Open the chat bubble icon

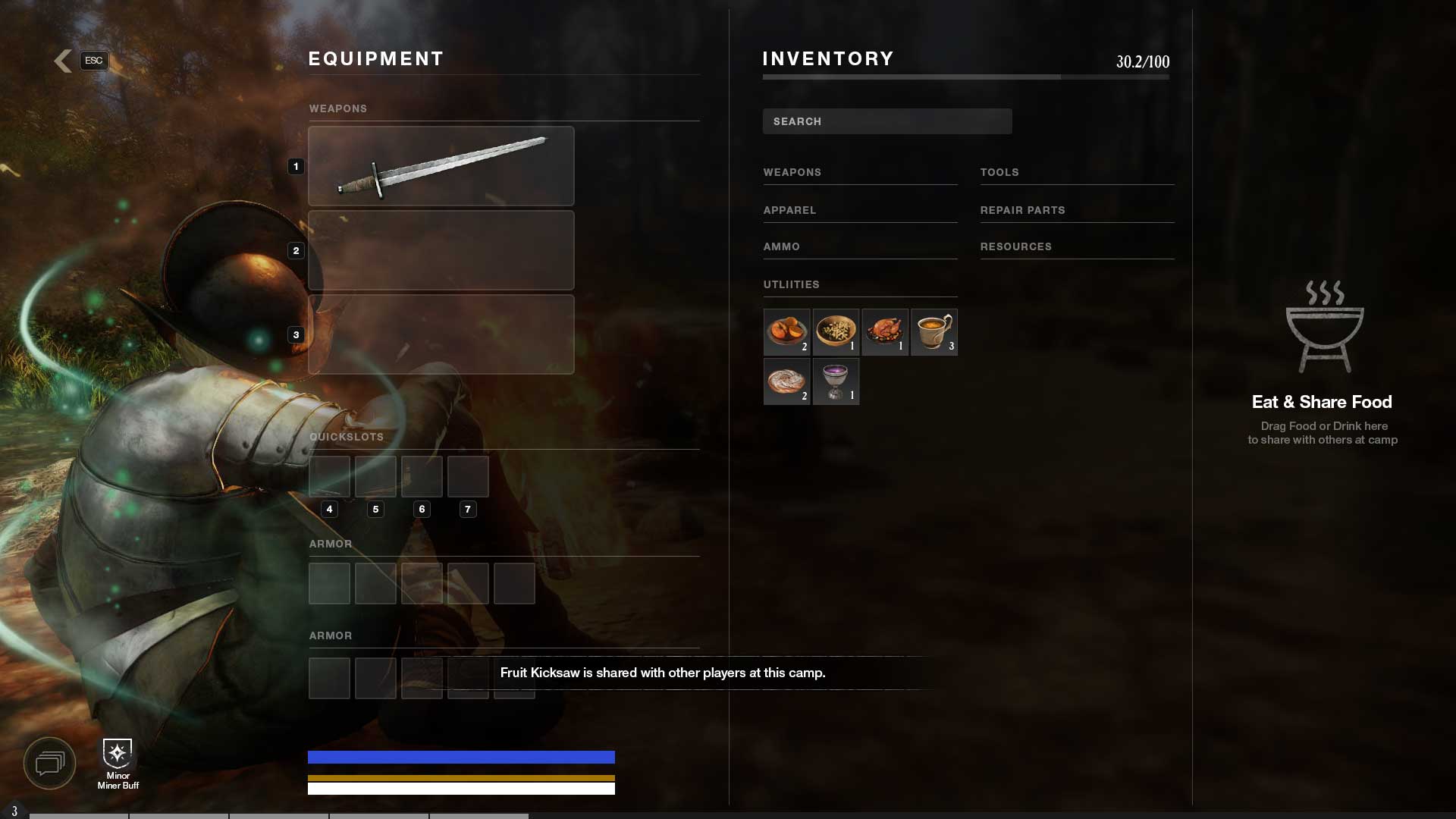[50, 763]
